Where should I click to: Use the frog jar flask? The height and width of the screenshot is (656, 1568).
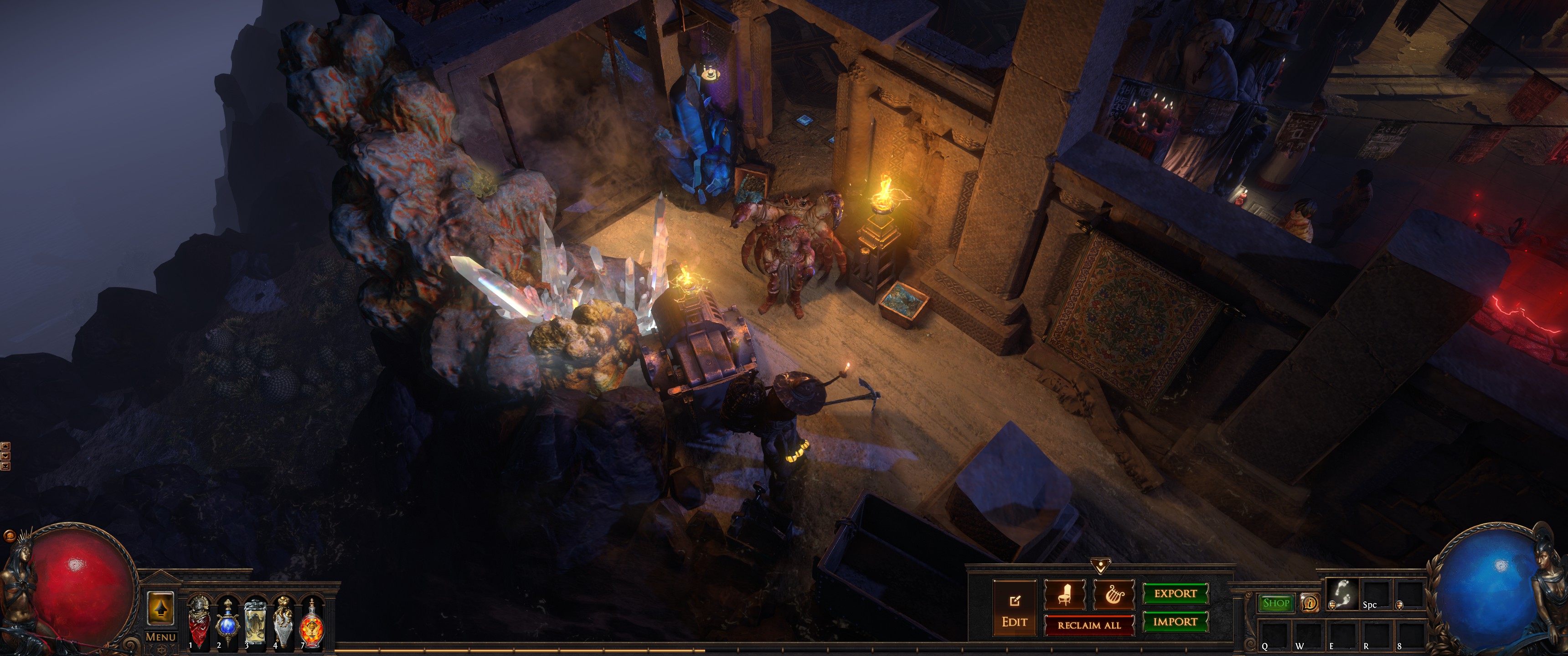255,622
